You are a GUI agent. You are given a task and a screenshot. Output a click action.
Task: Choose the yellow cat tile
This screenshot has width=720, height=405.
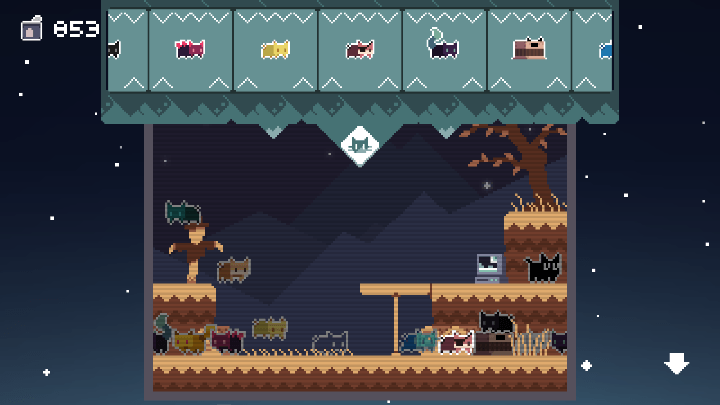275,49
